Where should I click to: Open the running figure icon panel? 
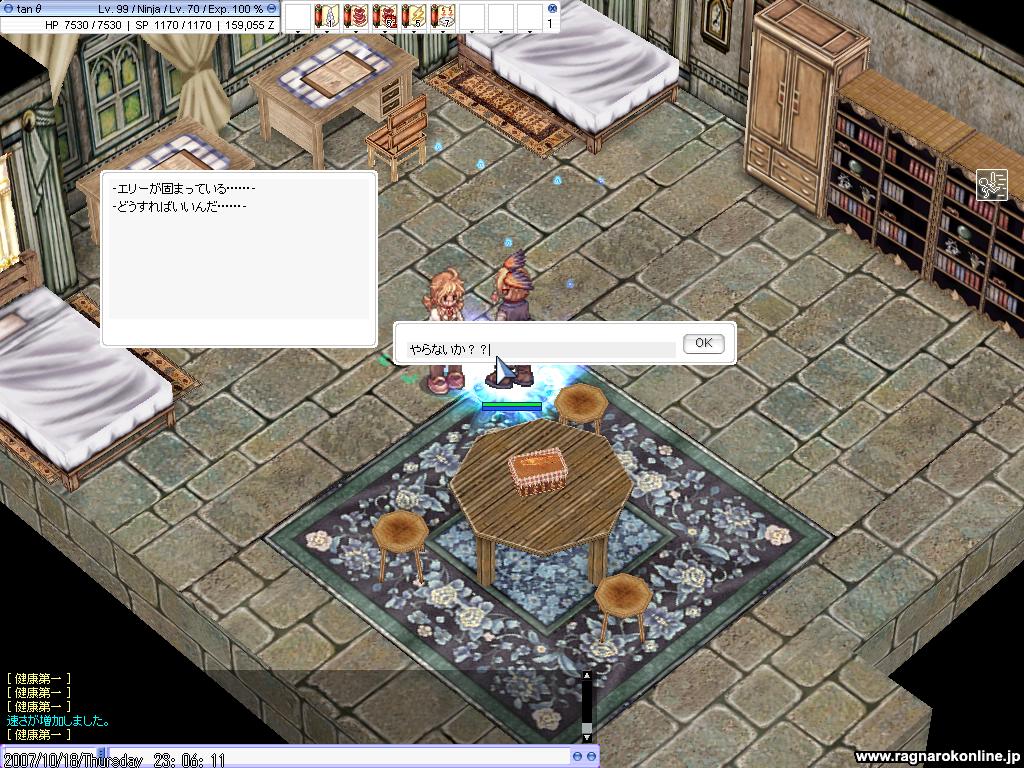pos(991,185)
